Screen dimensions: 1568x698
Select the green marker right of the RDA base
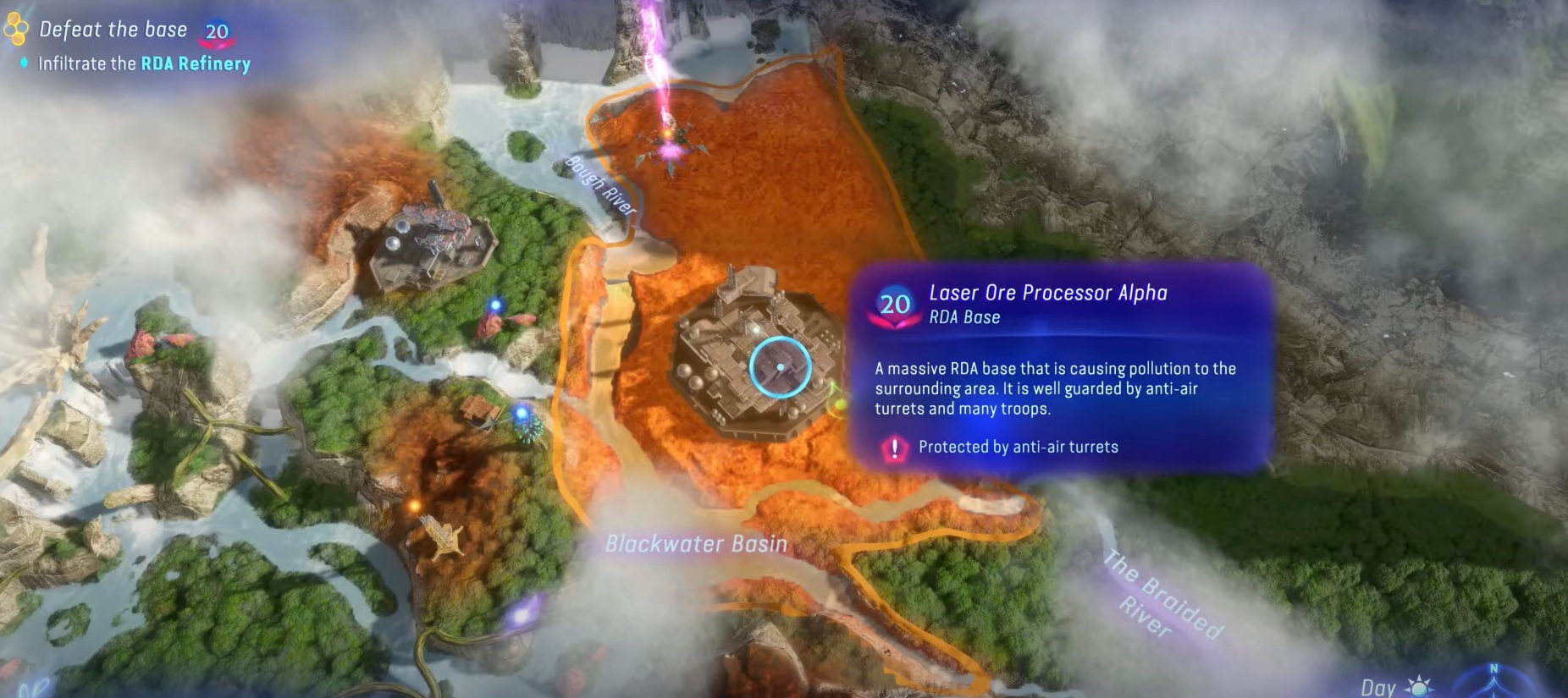coord(841,404)
